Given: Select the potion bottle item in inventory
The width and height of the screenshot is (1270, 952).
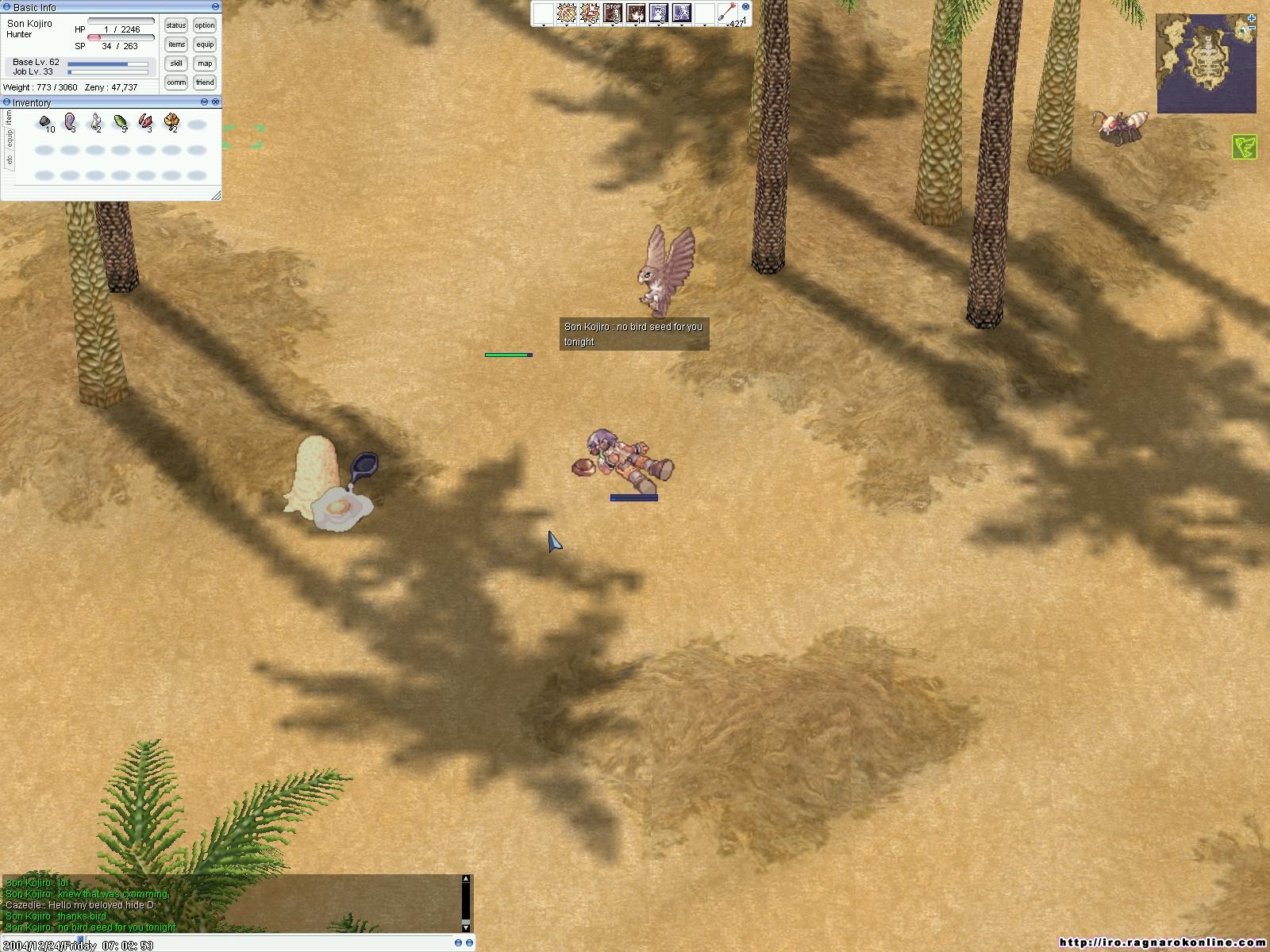Looking at the screenshot, I should coord(95,122).
